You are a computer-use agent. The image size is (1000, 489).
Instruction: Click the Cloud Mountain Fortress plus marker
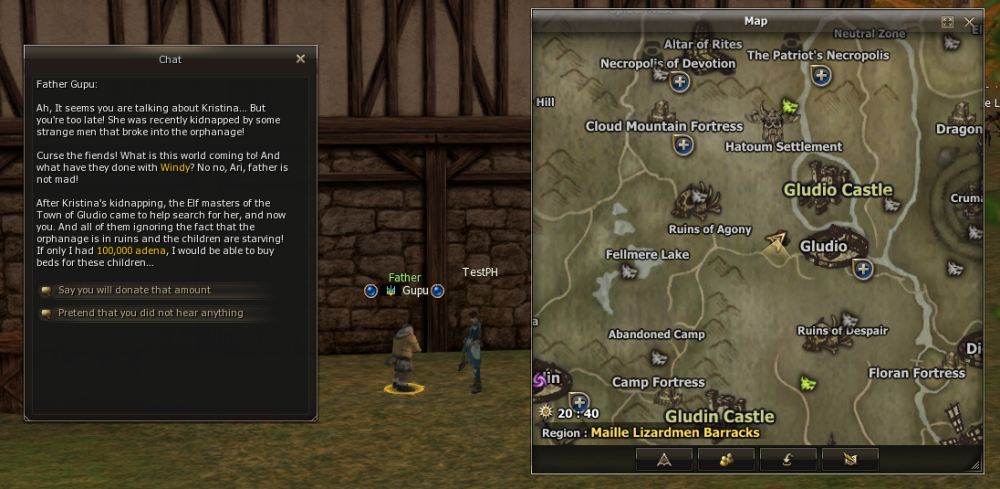click(684, 145)
